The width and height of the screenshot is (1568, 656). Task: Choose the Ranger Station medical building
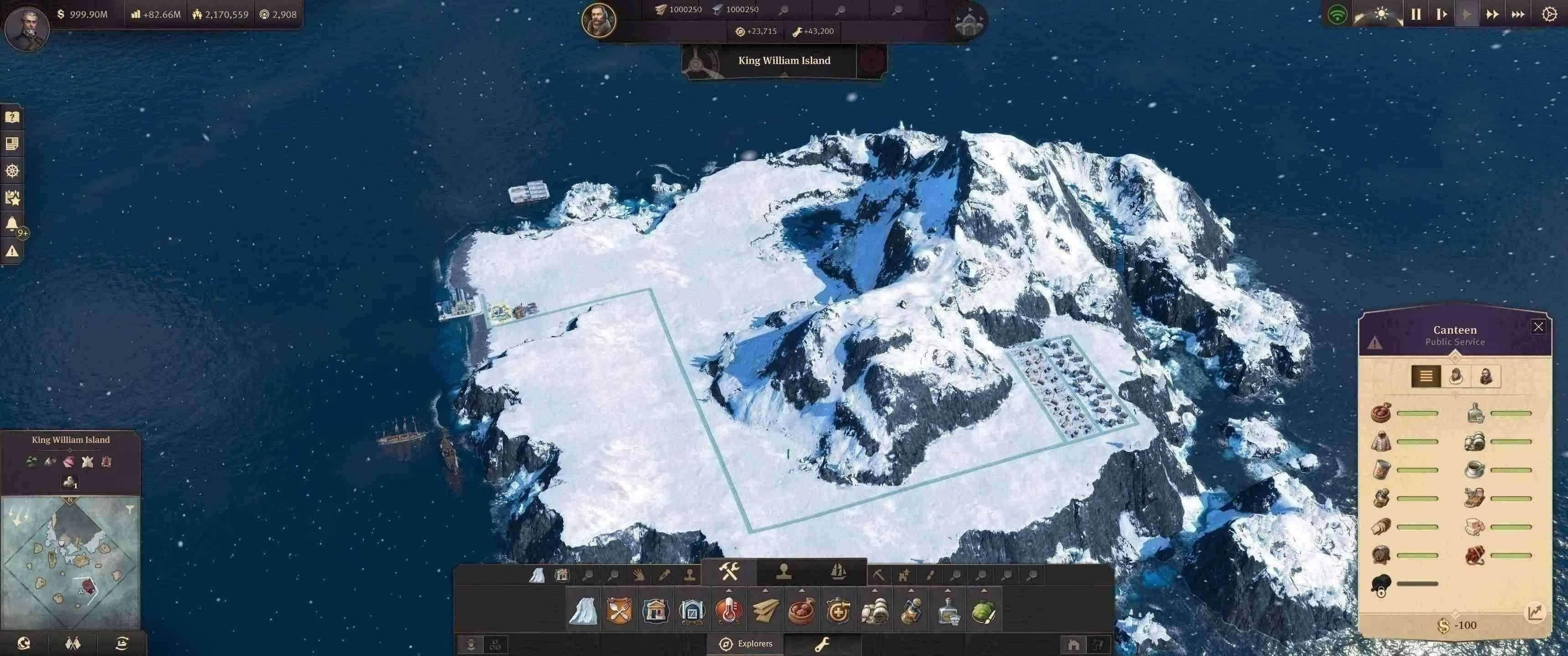coord(838,610)
